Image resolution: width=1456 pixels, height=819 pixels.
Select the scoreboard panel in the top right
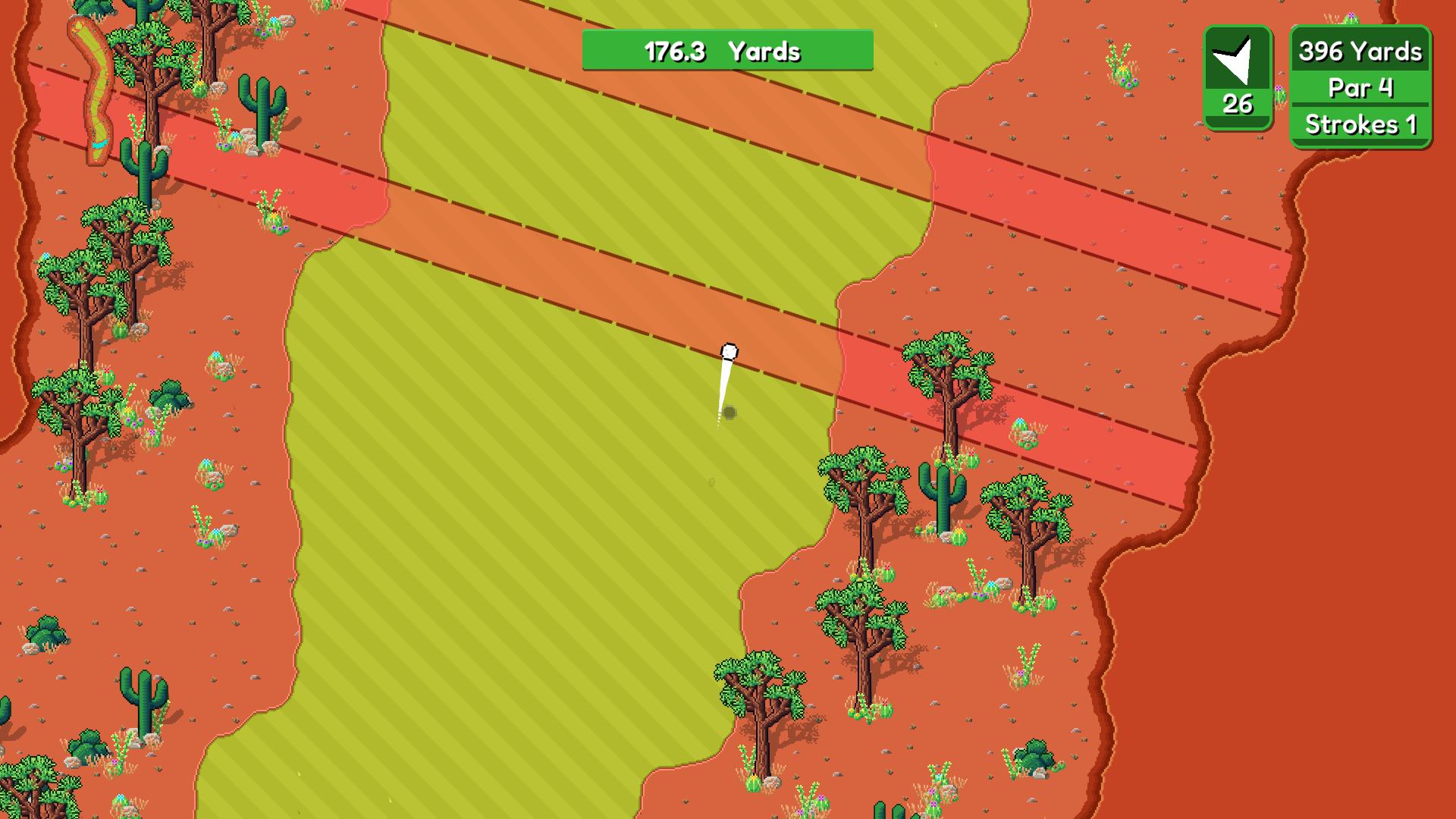coord(1360,87)
